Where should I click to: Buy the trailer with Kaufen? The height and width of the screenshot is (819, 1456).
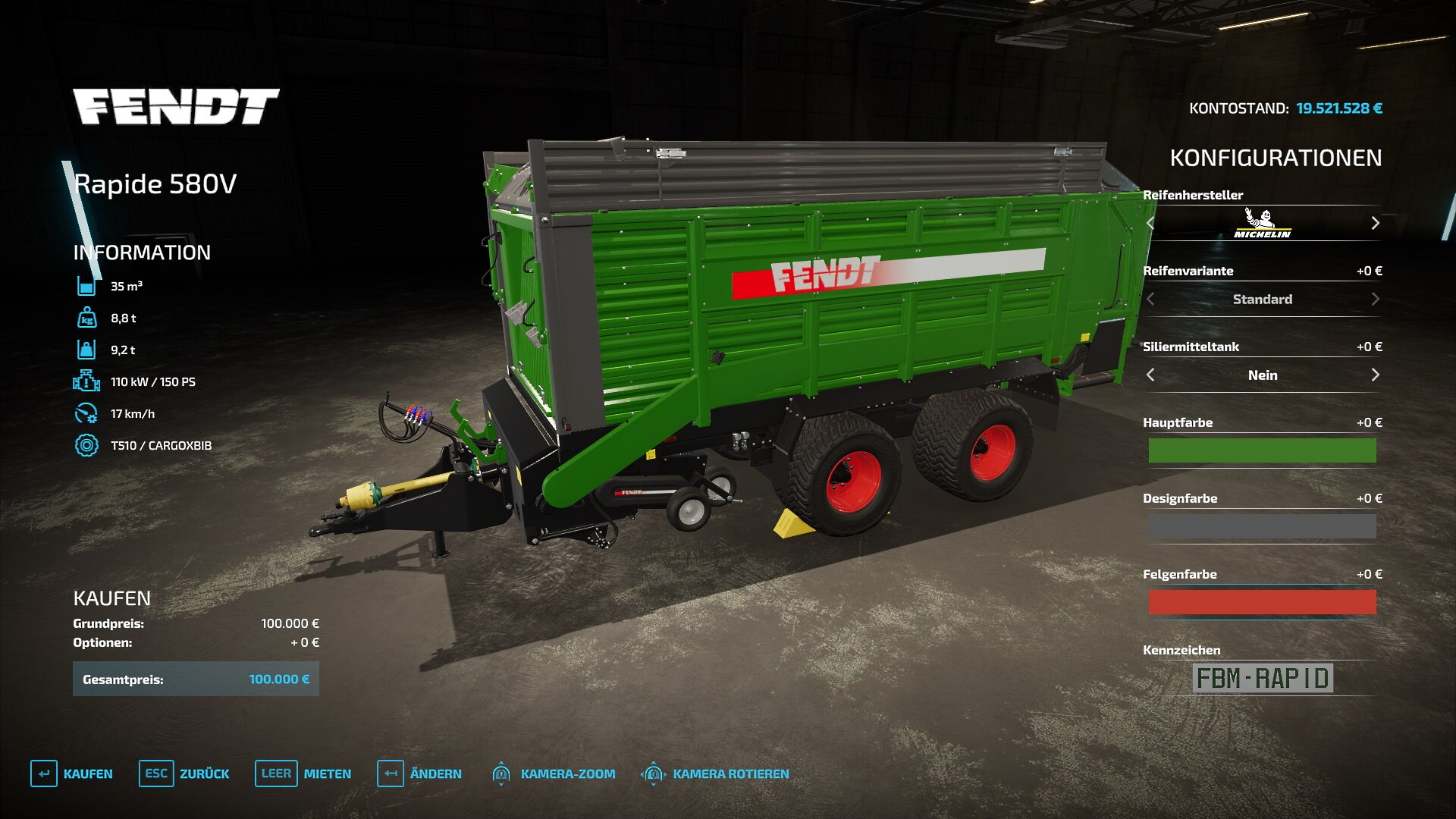coord(72,773)
